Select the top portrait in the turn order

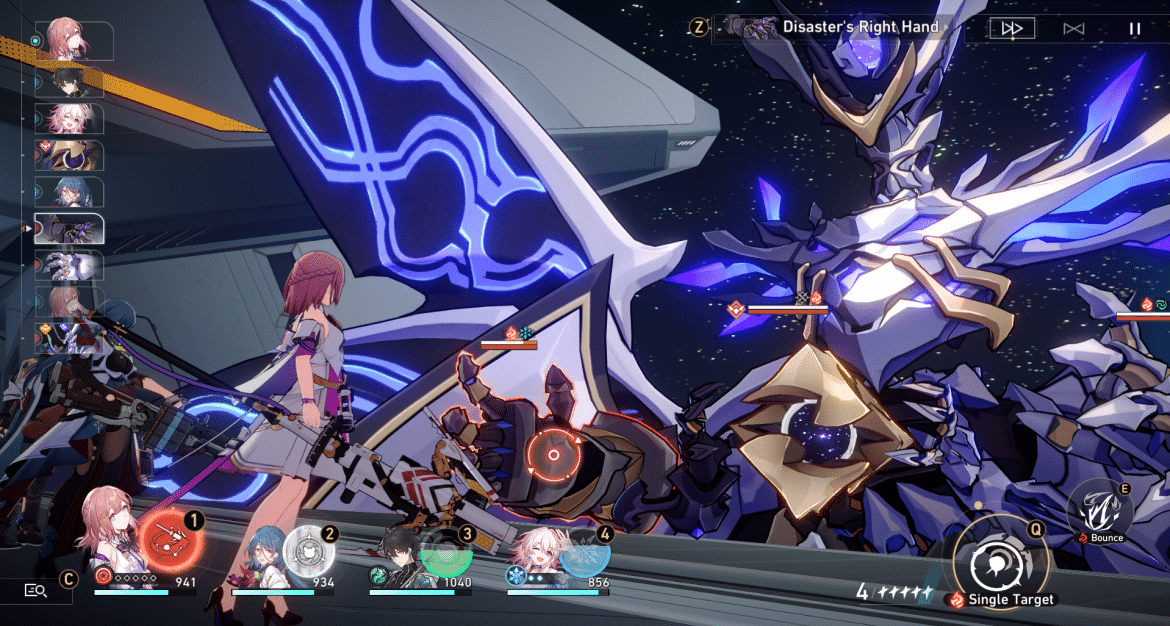pyautogui.click(x=69, y=40)
